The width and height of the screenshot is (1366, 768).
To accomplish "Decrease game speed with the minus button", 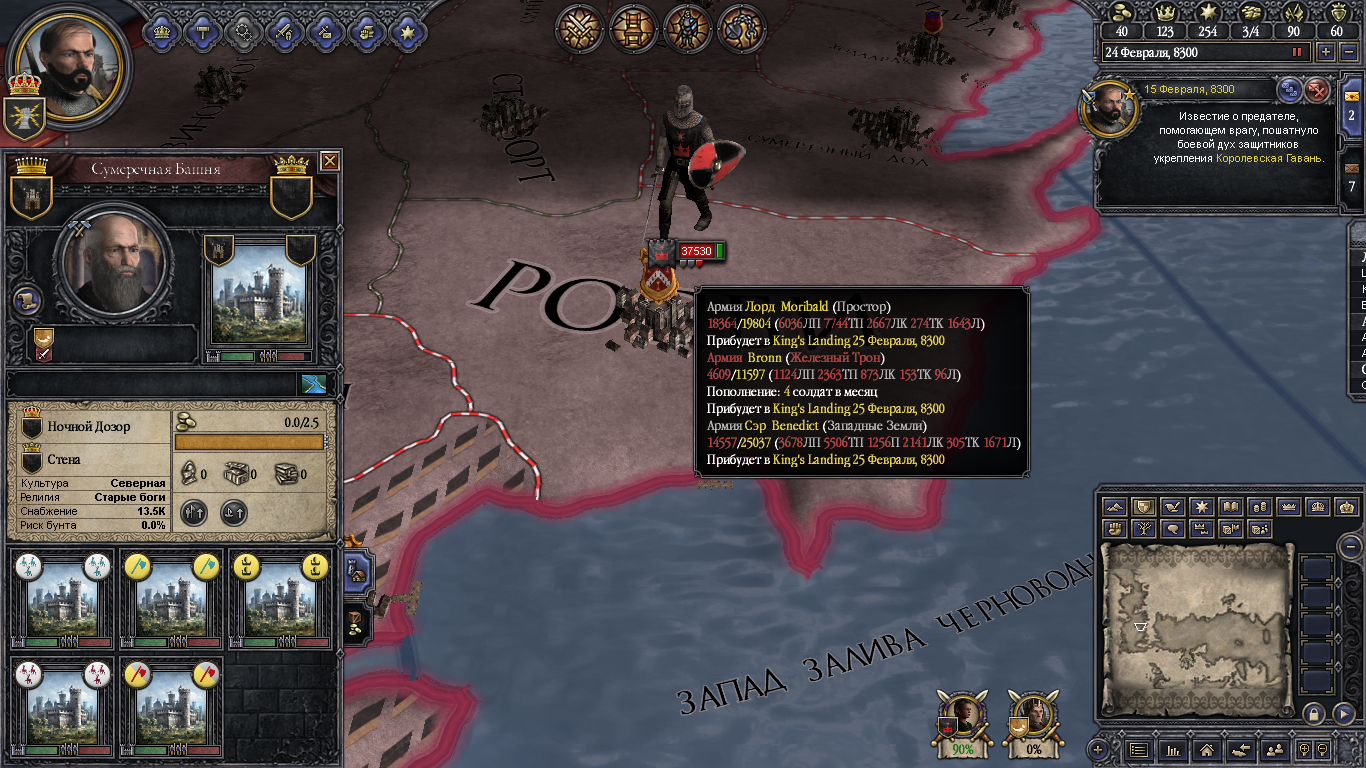I will click(1349, 52).
